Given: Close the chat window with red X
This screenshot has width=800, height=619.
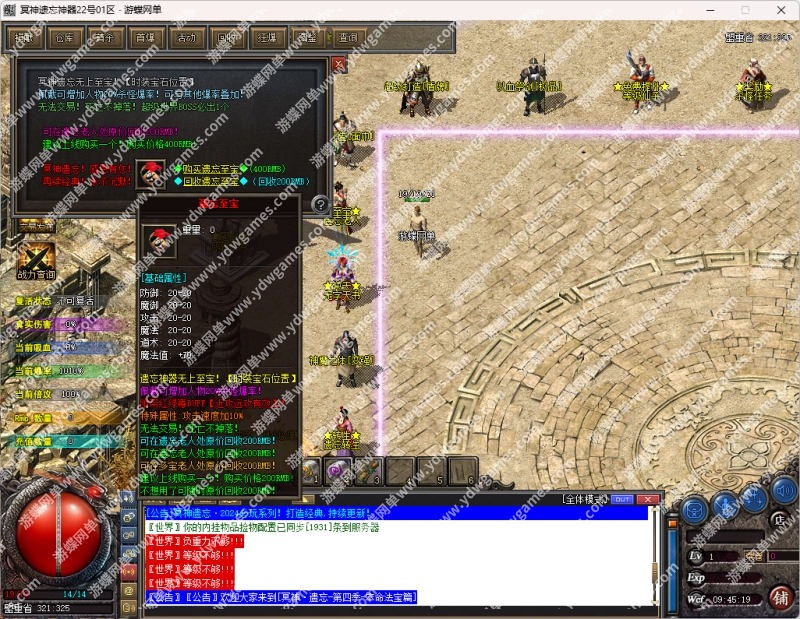Looking at the screenshot, I should [x=647, y=498].
